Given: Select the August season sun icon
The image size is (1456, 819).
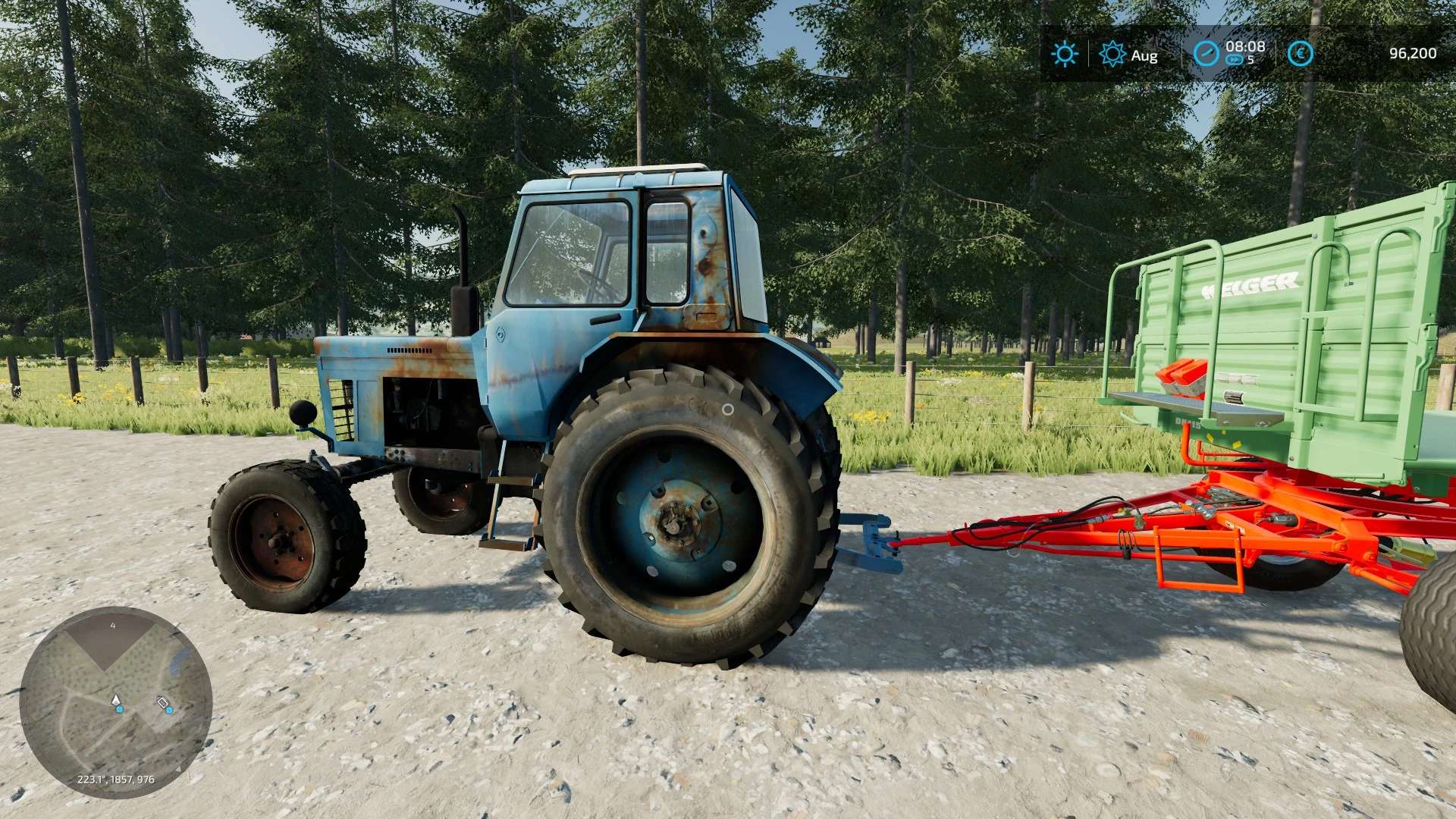Looking at the screenshot, I should pos(1112,54).
